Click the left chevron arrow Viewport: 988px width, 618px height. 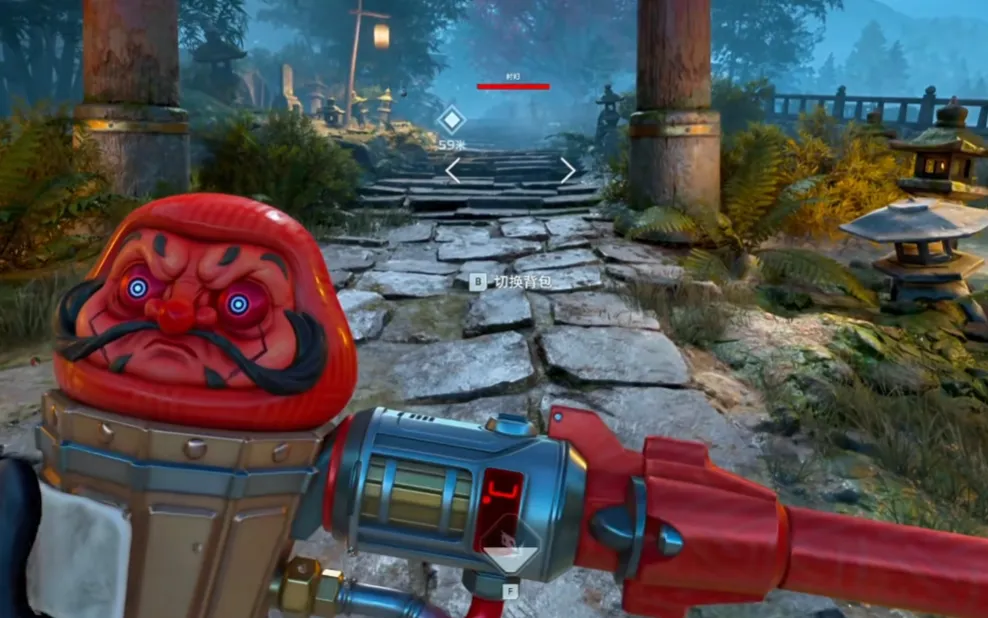coord(452,170)
